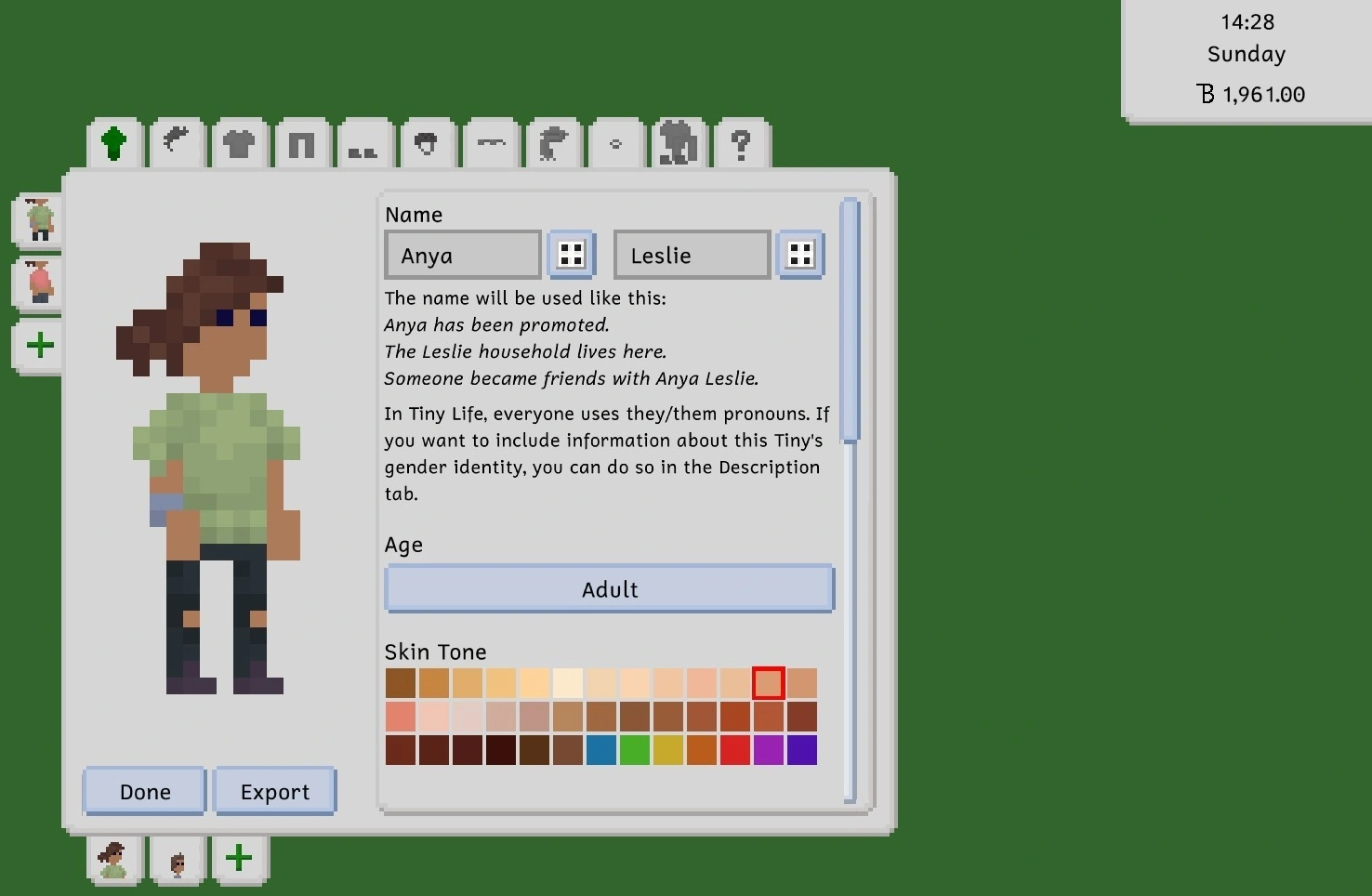Switch to the green arrow tab
The width and height of the screenshot is (1372, 896).
pos(114,144)
